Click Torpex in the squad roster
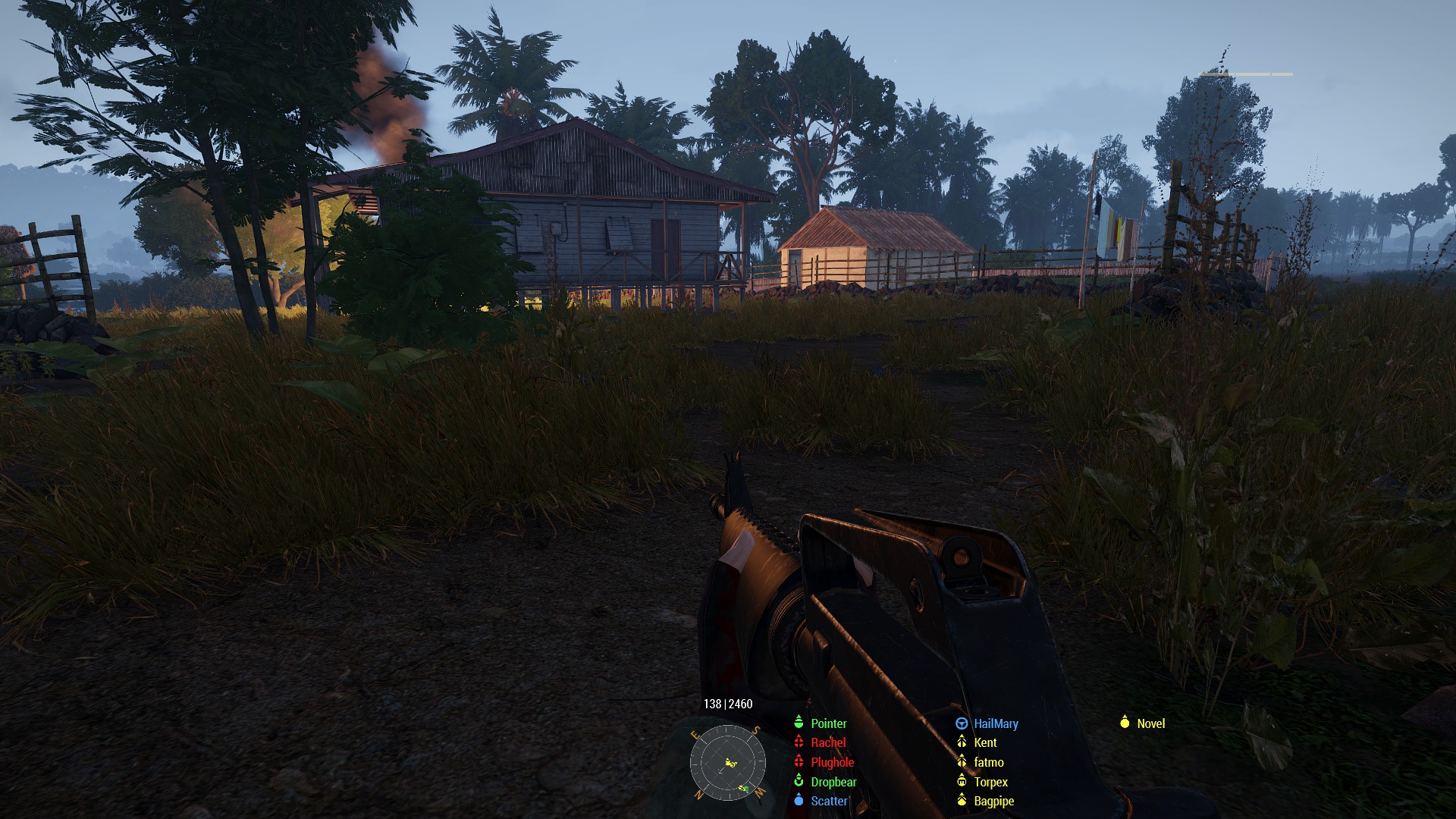The height and width of the screenshot is (819, 1456). [990, 782]
